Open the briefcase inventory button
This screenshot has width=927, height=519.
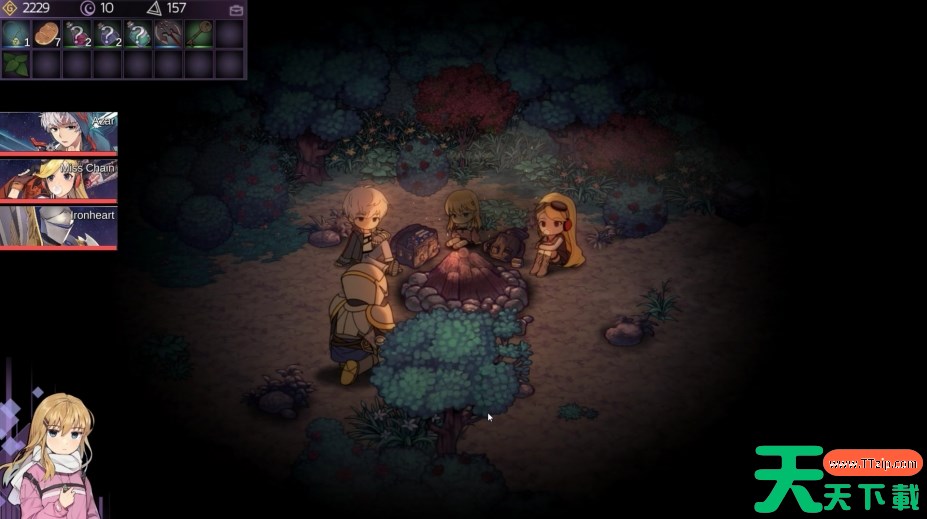(x=236, y=10)
